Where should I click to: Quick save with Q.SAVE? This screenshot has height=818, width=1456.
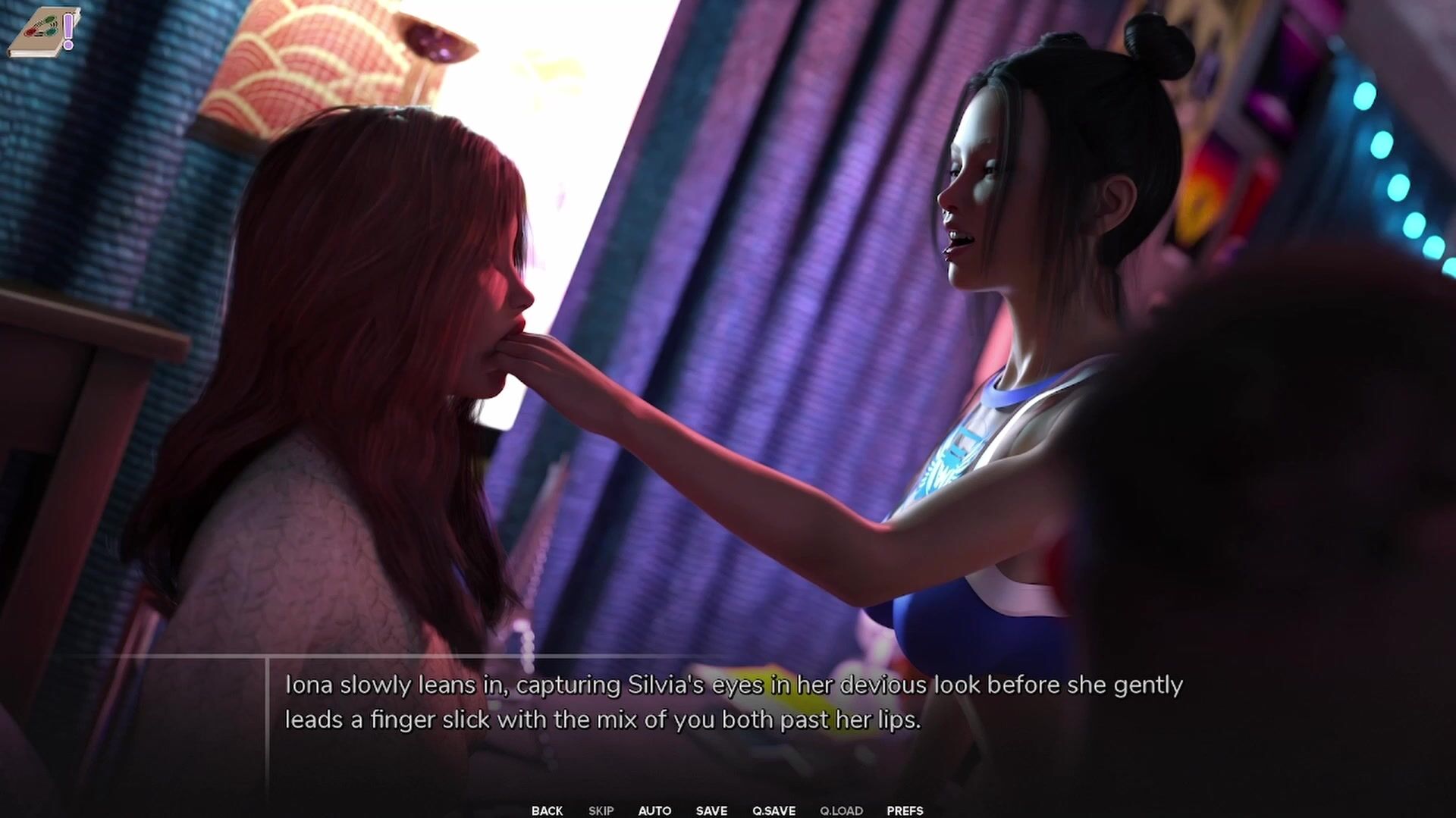[x=773, y=810]
